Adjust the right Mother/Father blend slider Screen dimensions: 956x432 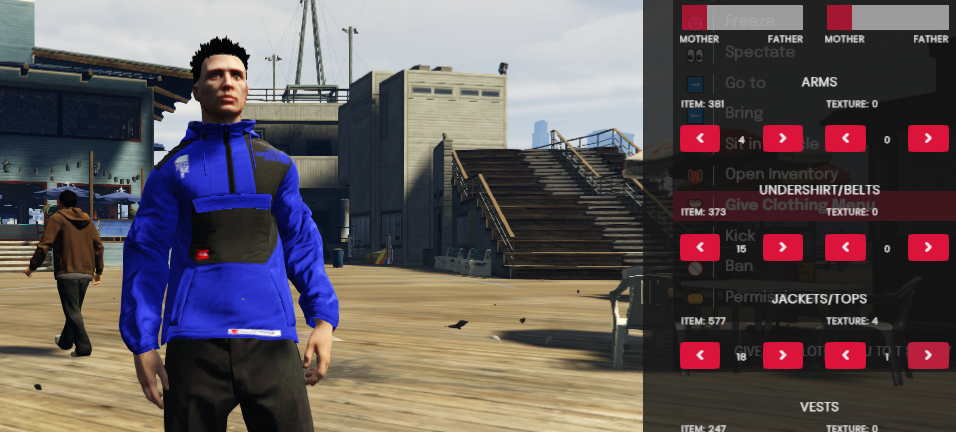tap(887, 17)
